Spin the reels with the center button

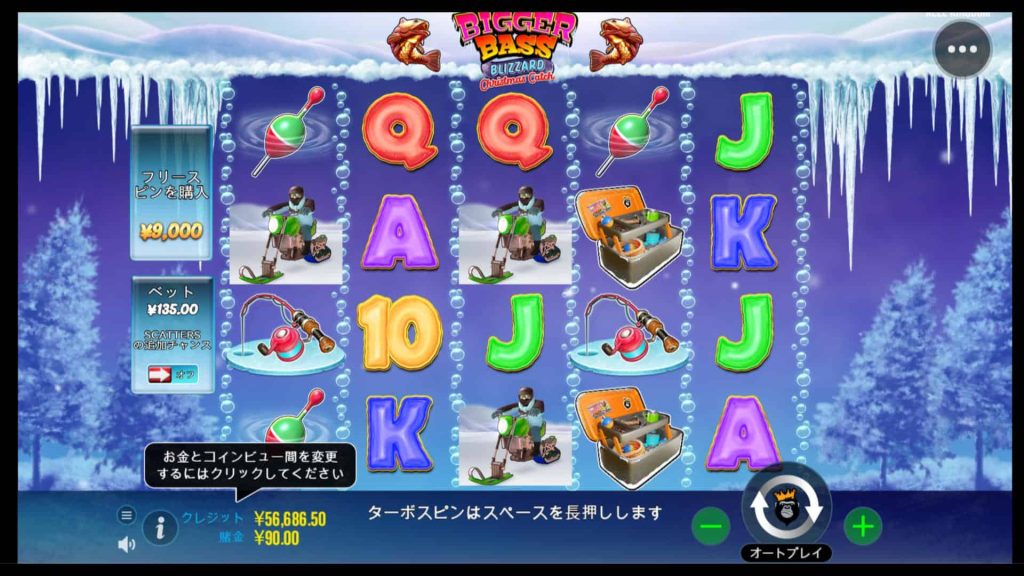(x=786, y=508)
